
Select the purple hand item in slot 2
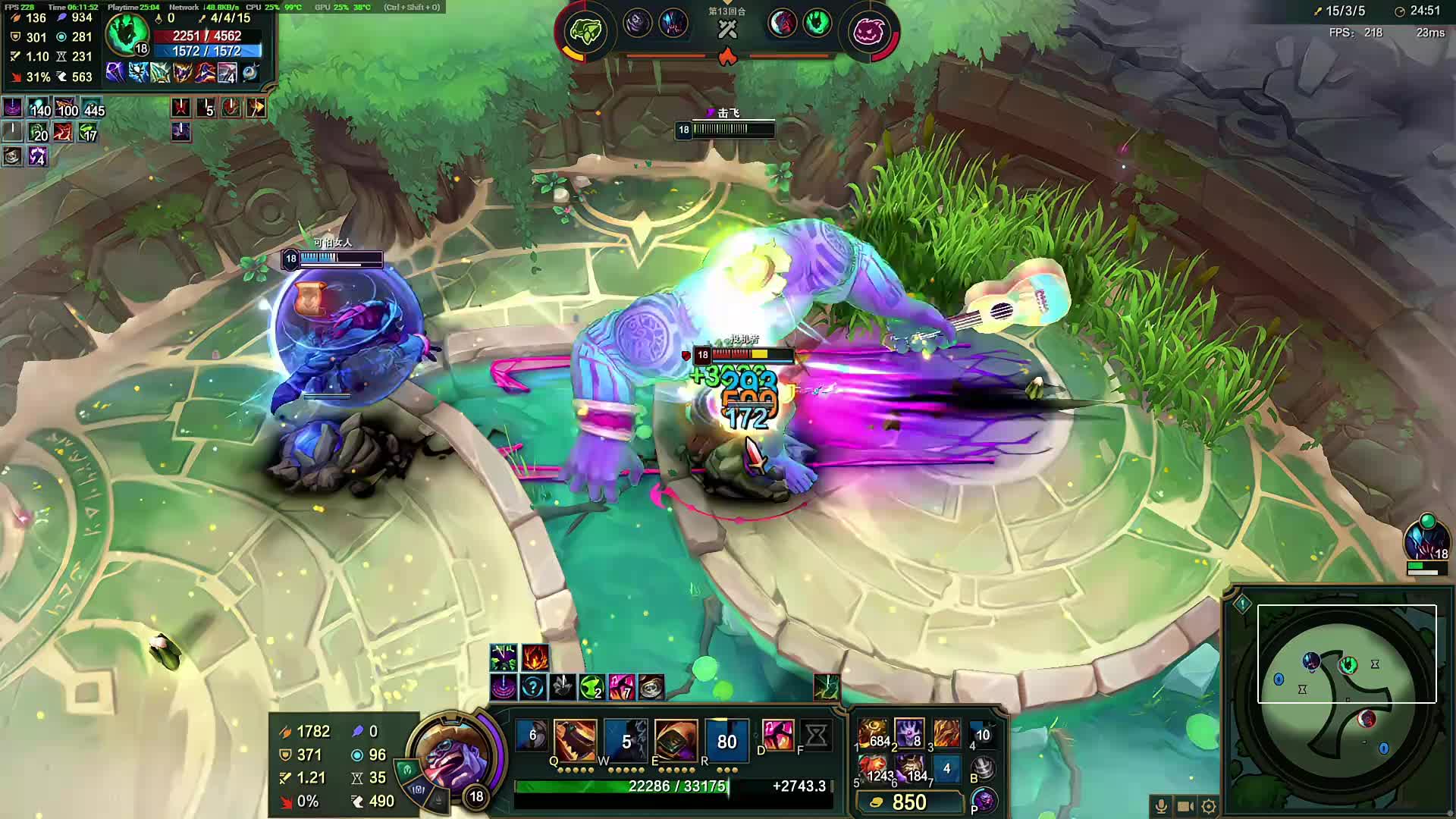pos(908,733)
